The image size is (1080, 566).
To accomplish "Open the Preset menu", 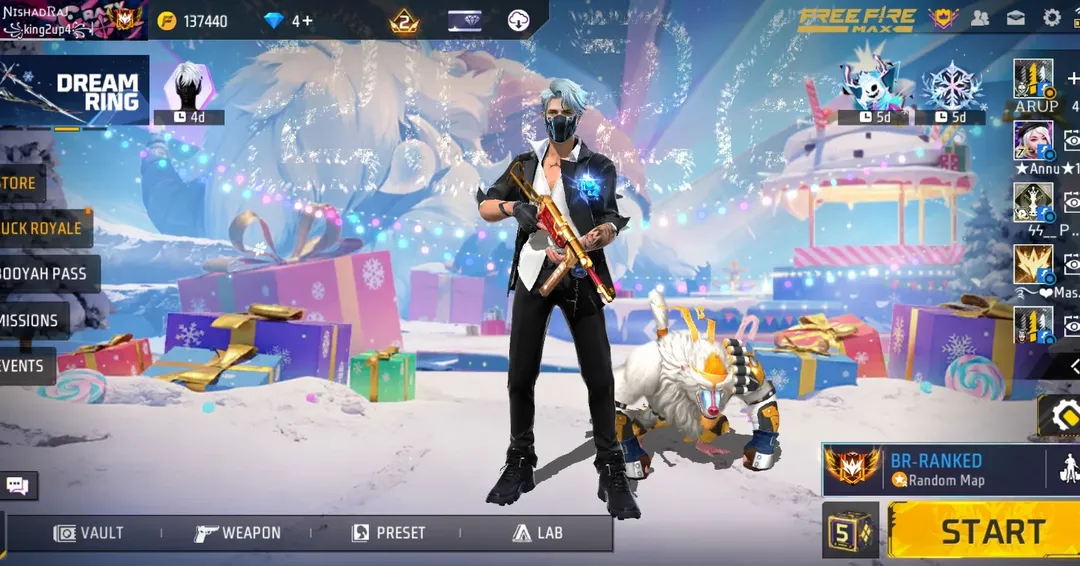I will pos(388,533).
